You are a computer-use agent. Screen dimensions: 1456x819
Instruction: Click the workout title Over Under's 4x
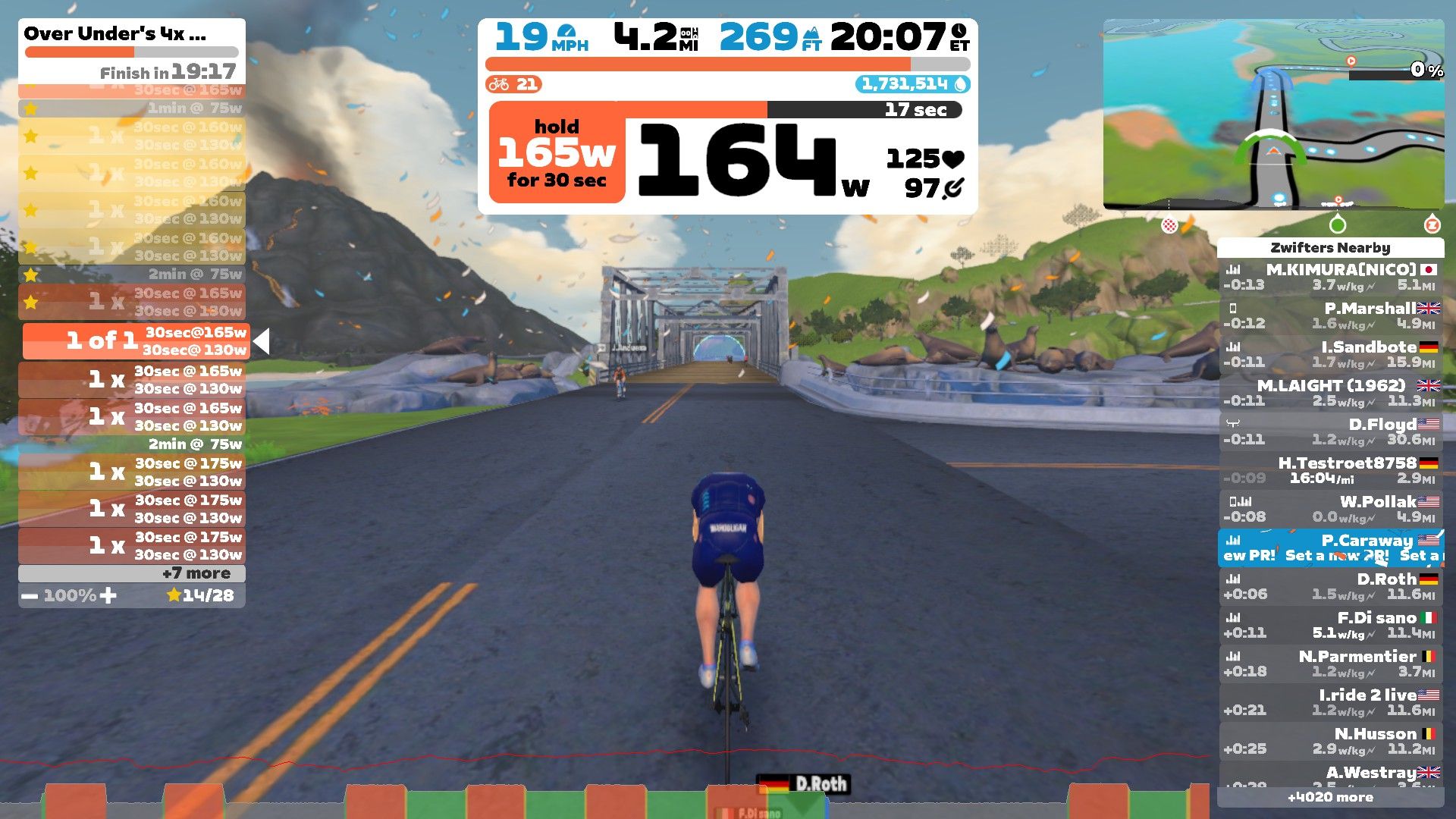(114, 33)
